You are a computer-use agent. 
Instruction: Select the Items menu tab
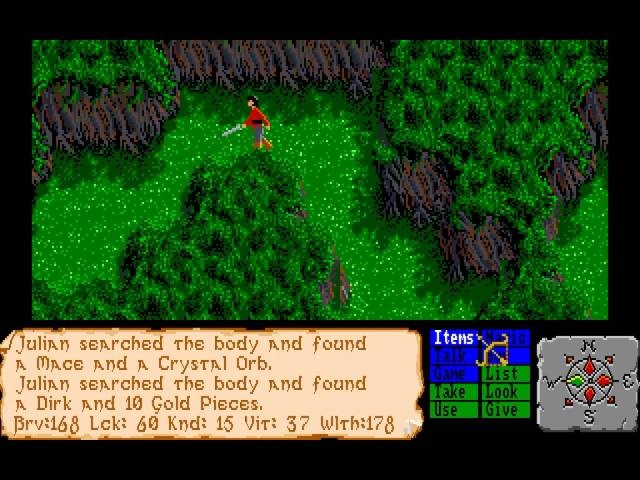pos(453,338)
